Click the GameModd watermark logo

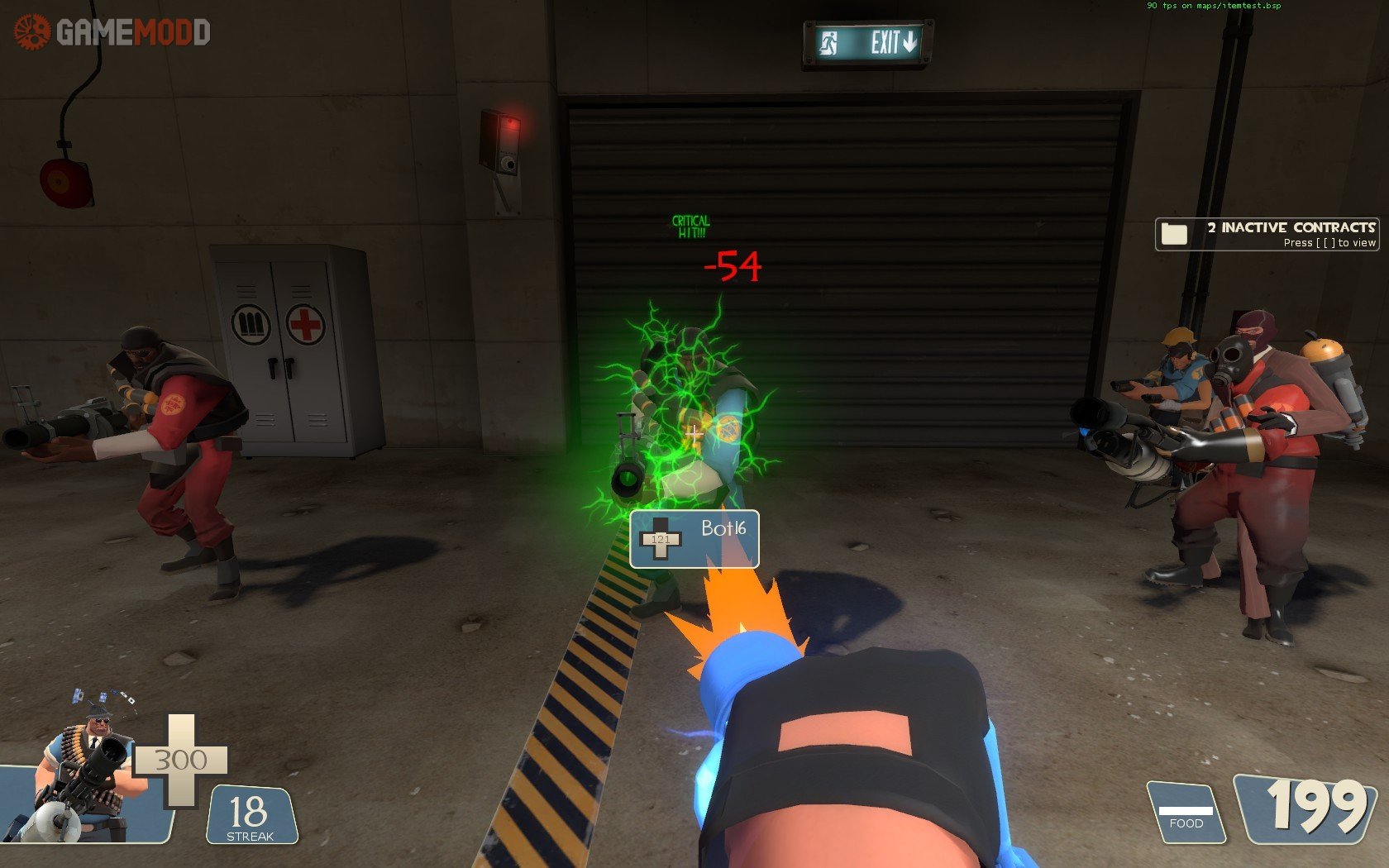pyautogui.click(x=112, y=32)
